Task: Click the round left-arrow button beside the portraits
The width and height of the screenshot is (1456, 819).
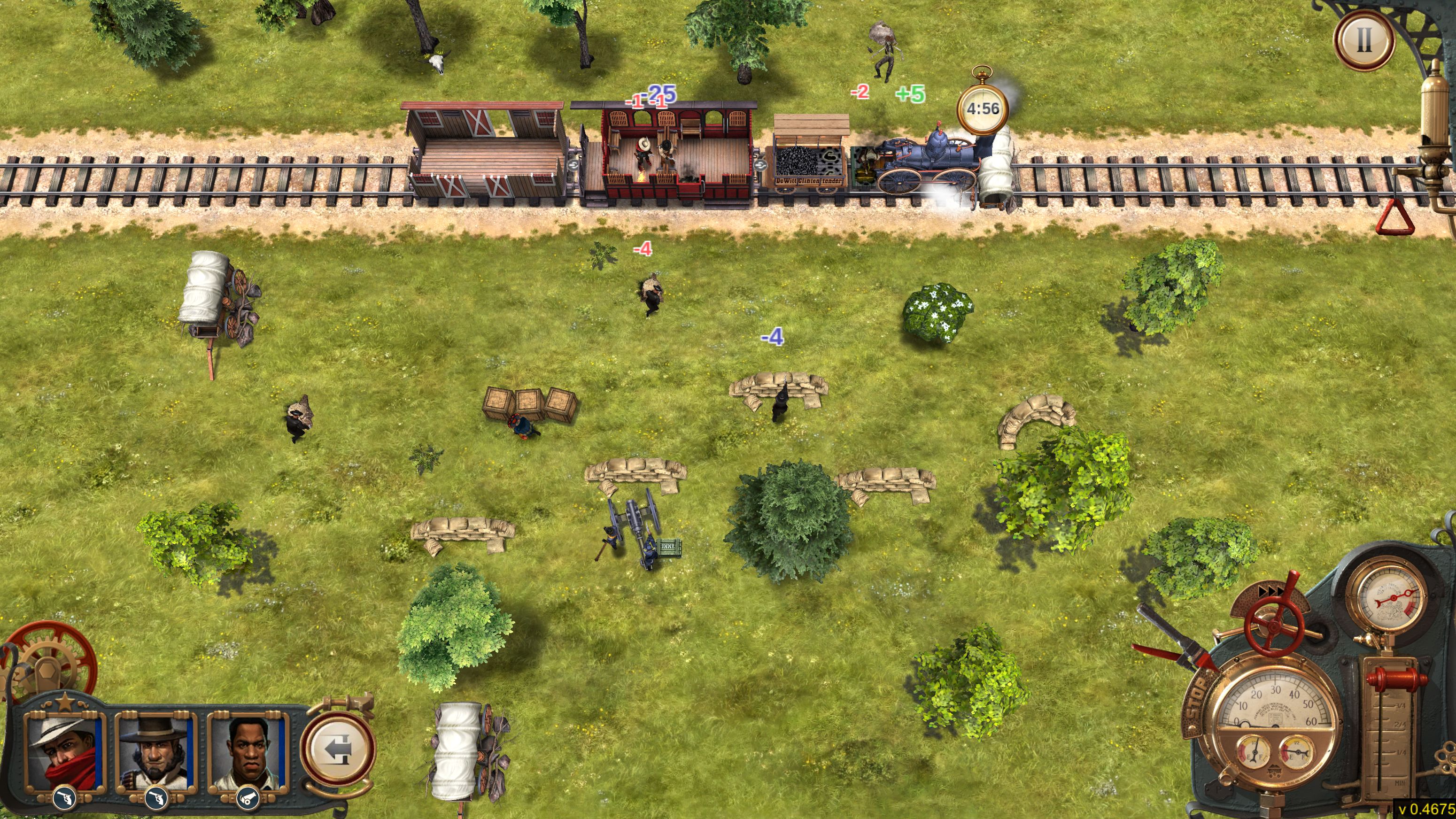Action: 337,749
